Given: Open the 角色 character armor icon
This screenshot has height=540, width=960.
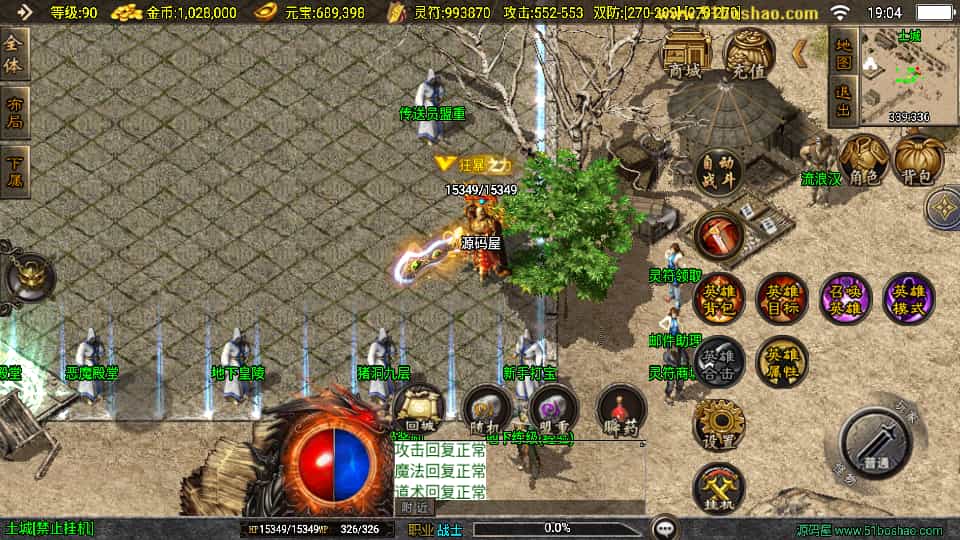Looking at the screenshot, I should point(864,159).
